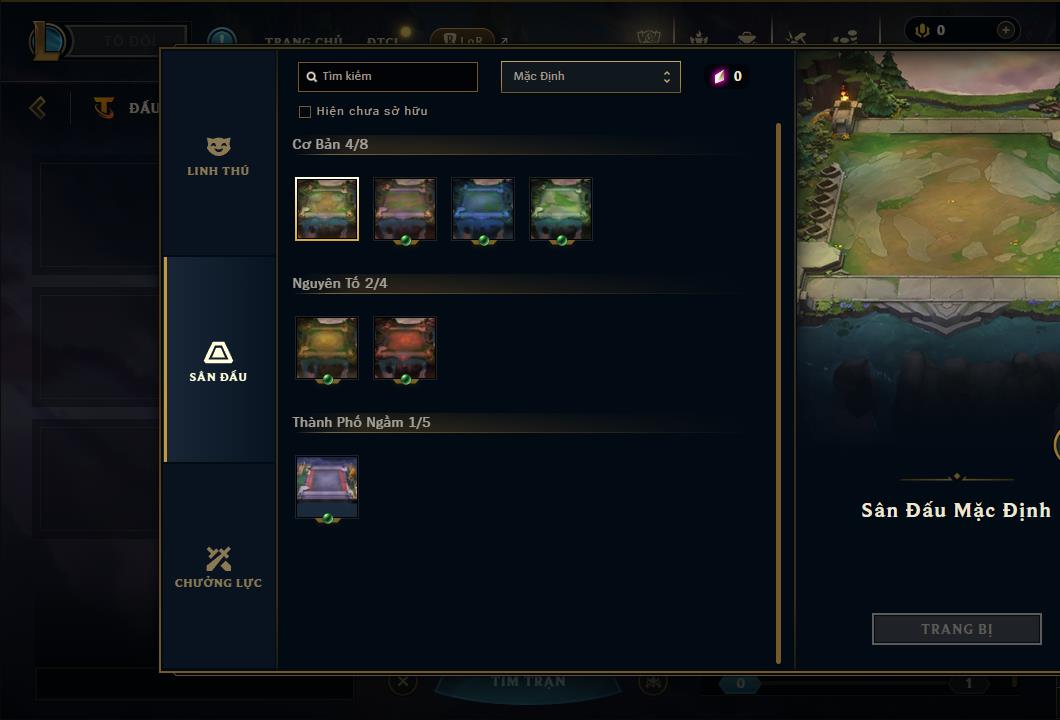
Task: Go back with the left arrow
Action: [x=38, y=107]
